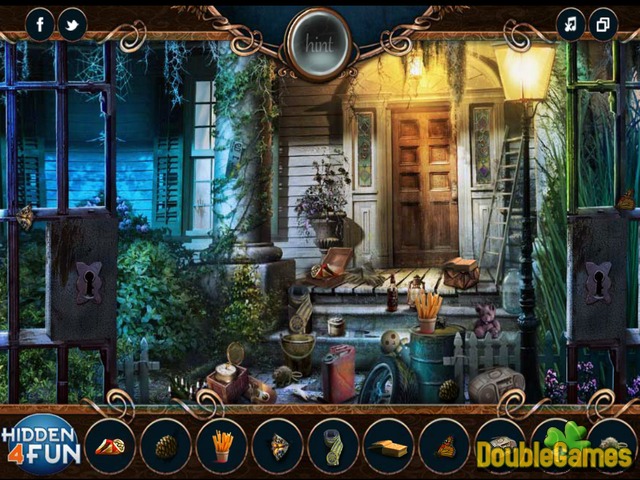Open the Facebook share link
The height and width of the screenshot is (480, 640).
pyautogui.click(x=40, y=24)
